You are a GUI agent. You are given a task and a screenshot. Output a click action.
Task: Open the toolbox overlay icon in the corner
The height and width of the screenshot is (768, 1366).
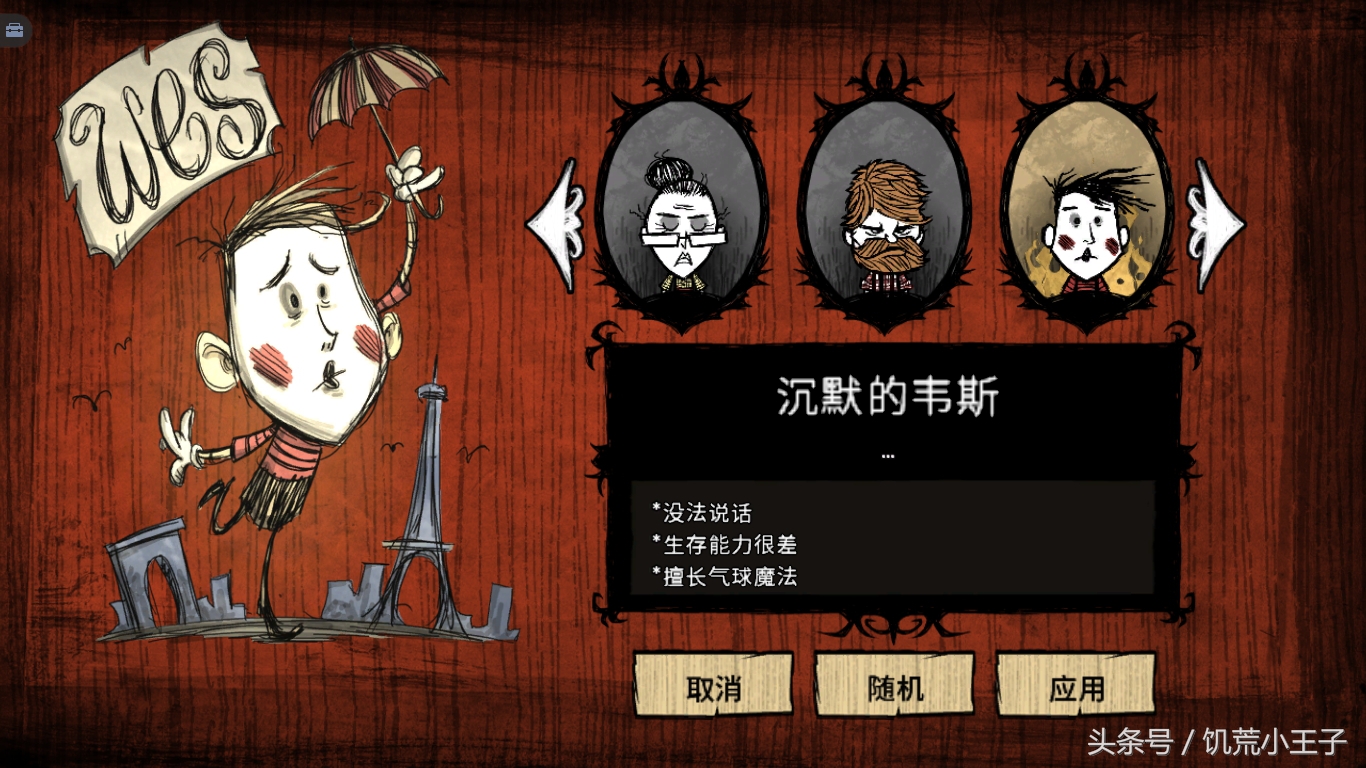15,29
